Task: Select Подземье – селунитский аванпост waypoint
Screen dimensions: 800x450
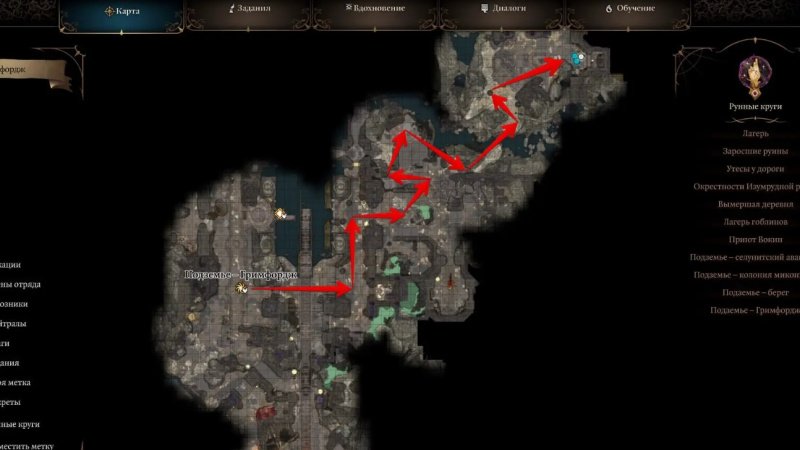Action: pyautogui.click(x=747, y=257)
